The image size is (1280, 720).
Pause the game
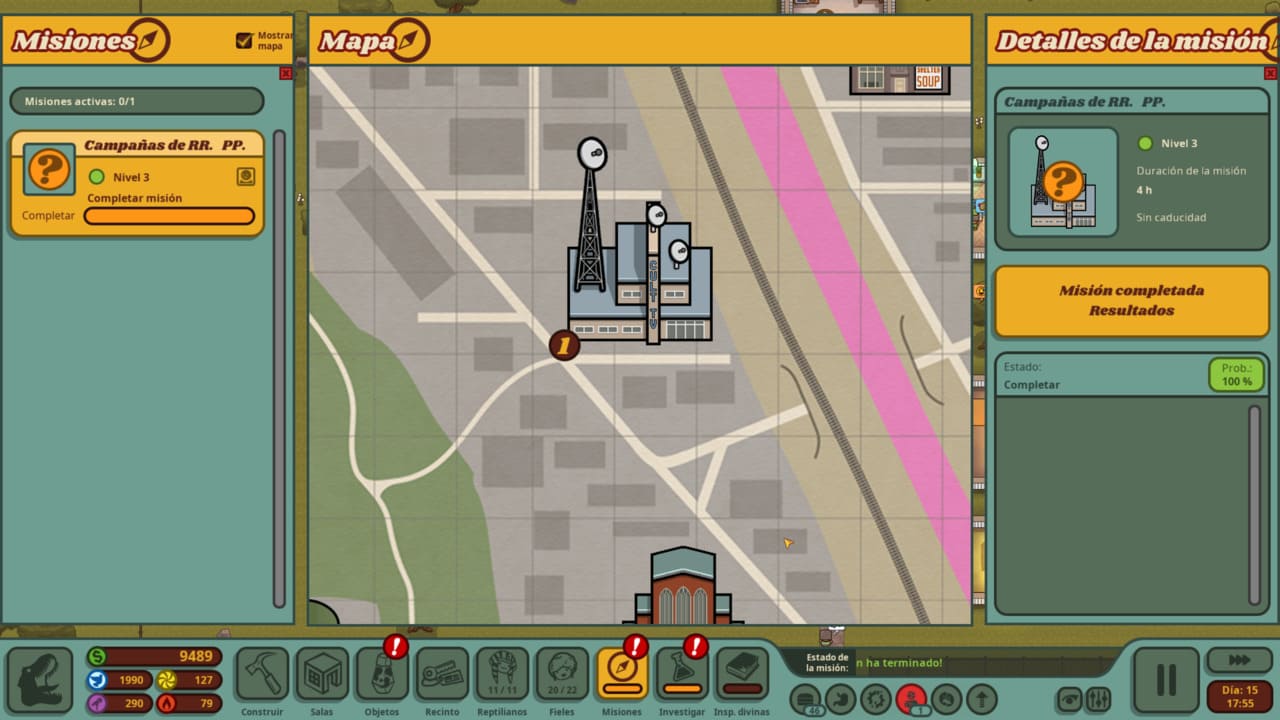point(1165,680)
